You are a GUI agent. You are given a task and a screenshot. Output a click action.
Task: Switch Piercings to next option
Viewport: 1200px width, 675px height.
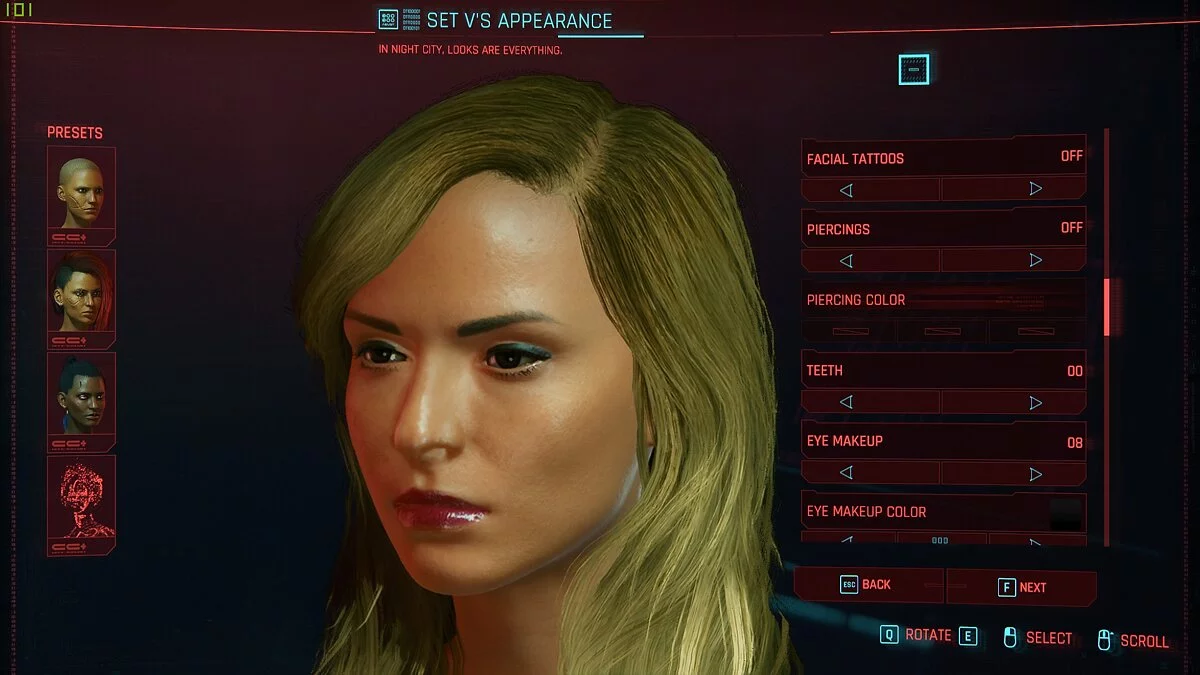pyautogui.click(x=1035, y=260)
